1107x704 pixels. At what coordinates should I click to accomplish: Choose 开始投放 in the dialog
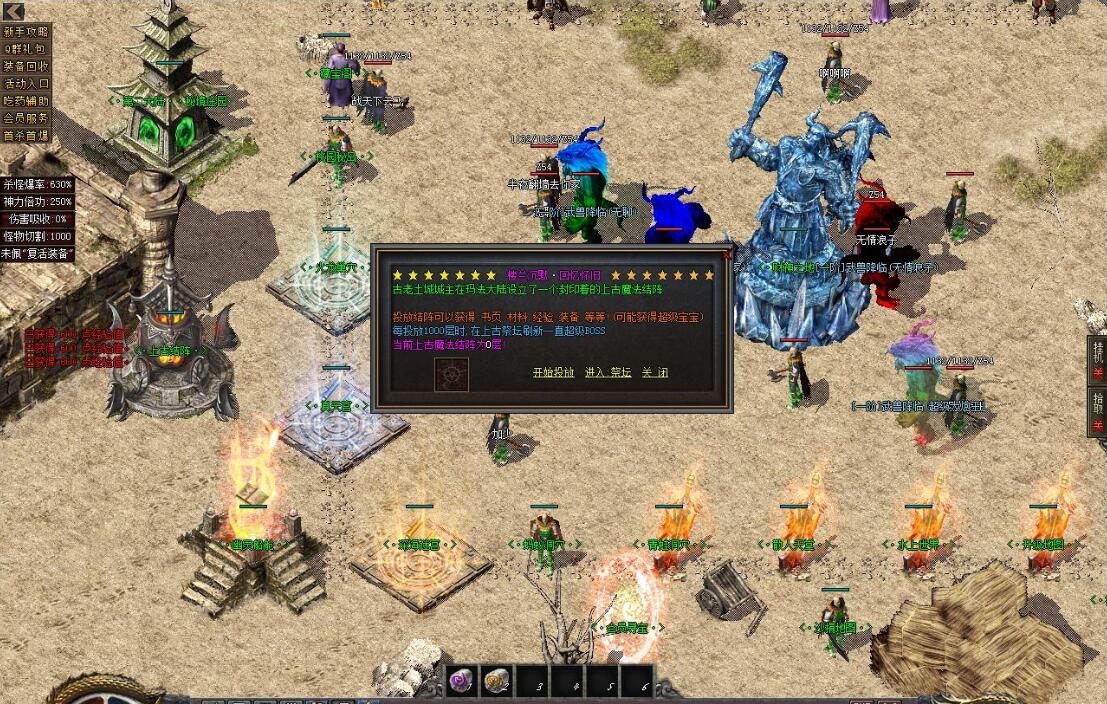(x=553, y=373)
